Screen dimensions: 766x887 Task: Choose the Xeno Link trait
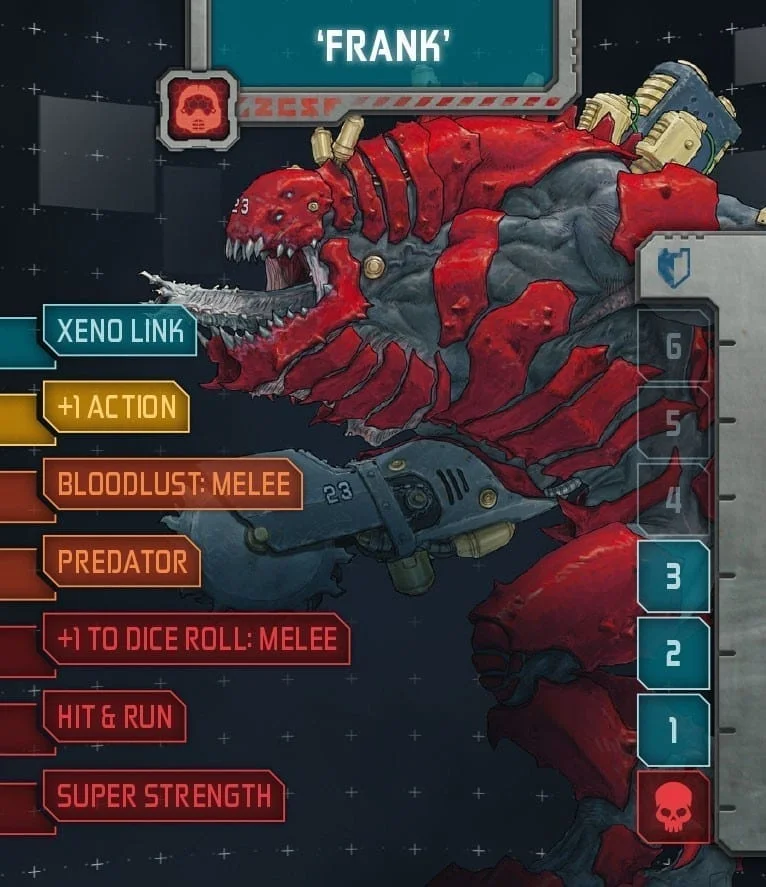(x=119, y=331)
